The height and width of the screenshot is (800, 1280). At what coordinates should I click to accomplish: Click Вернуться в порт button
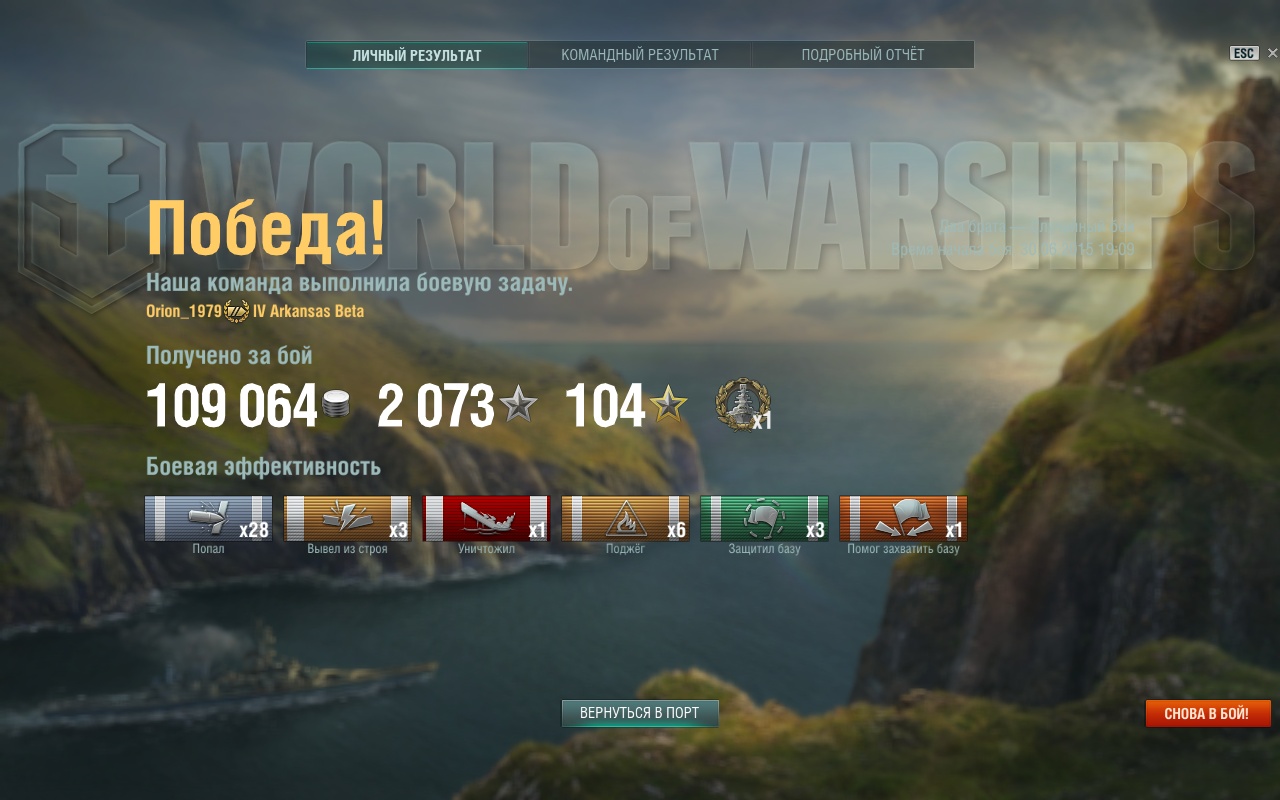point(640,713)
